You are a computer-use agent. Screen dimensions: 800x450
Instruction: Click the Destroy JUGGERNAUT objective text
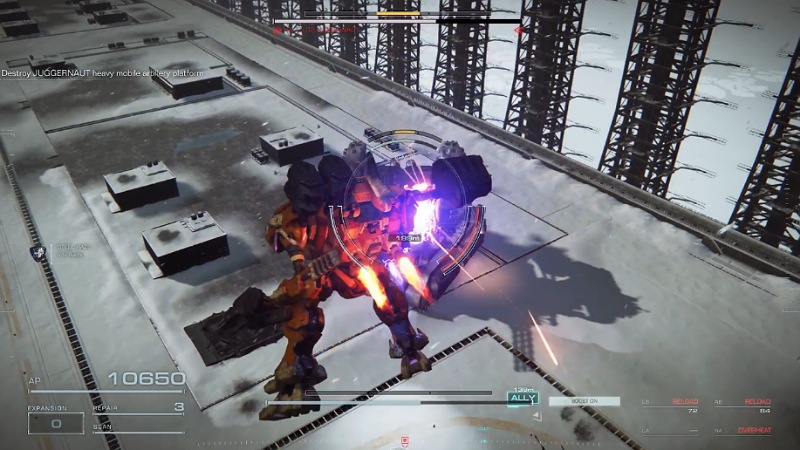(x=103, y=74)
